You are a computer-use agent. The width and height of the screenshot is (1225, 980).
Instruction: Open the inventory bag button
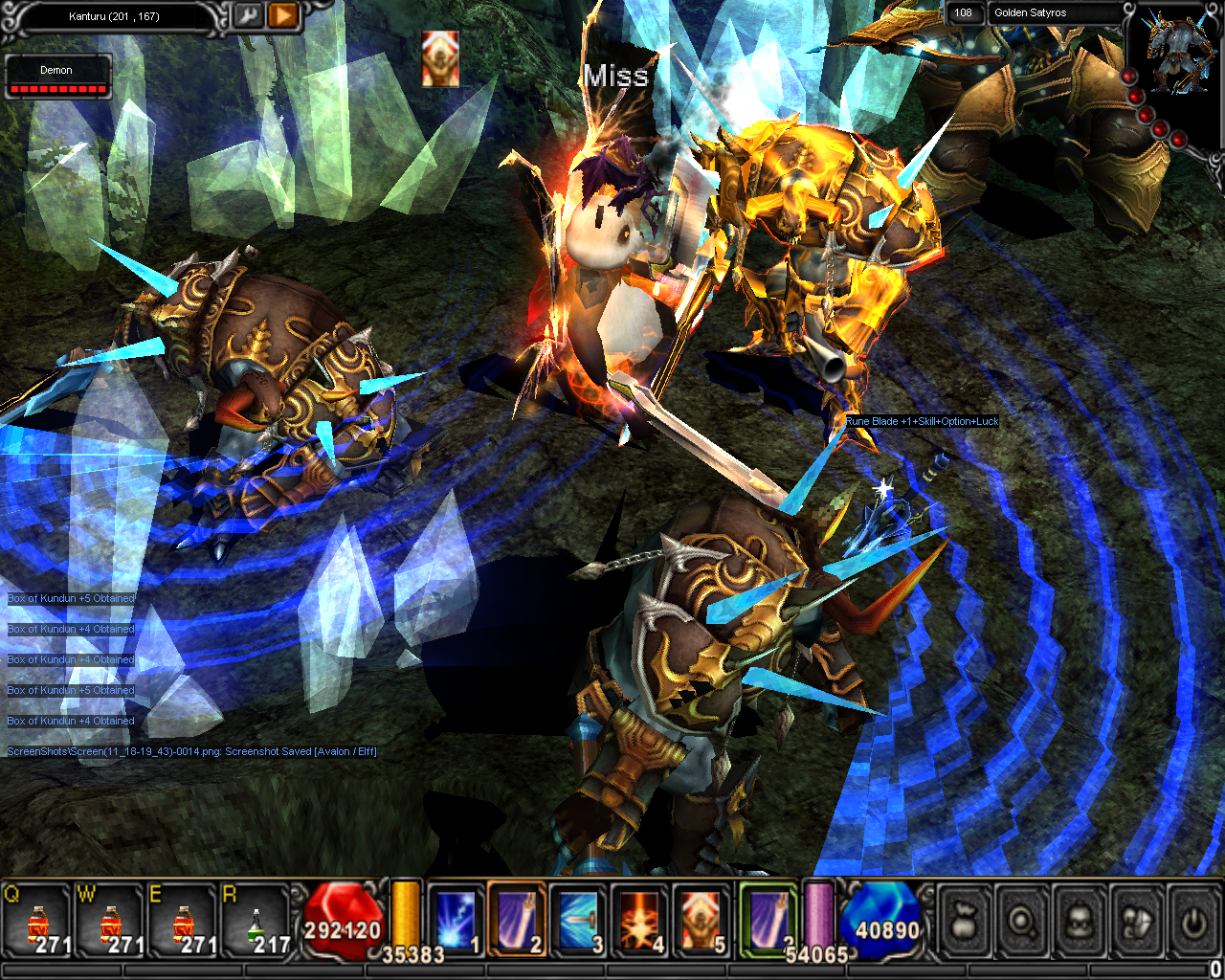965,922
